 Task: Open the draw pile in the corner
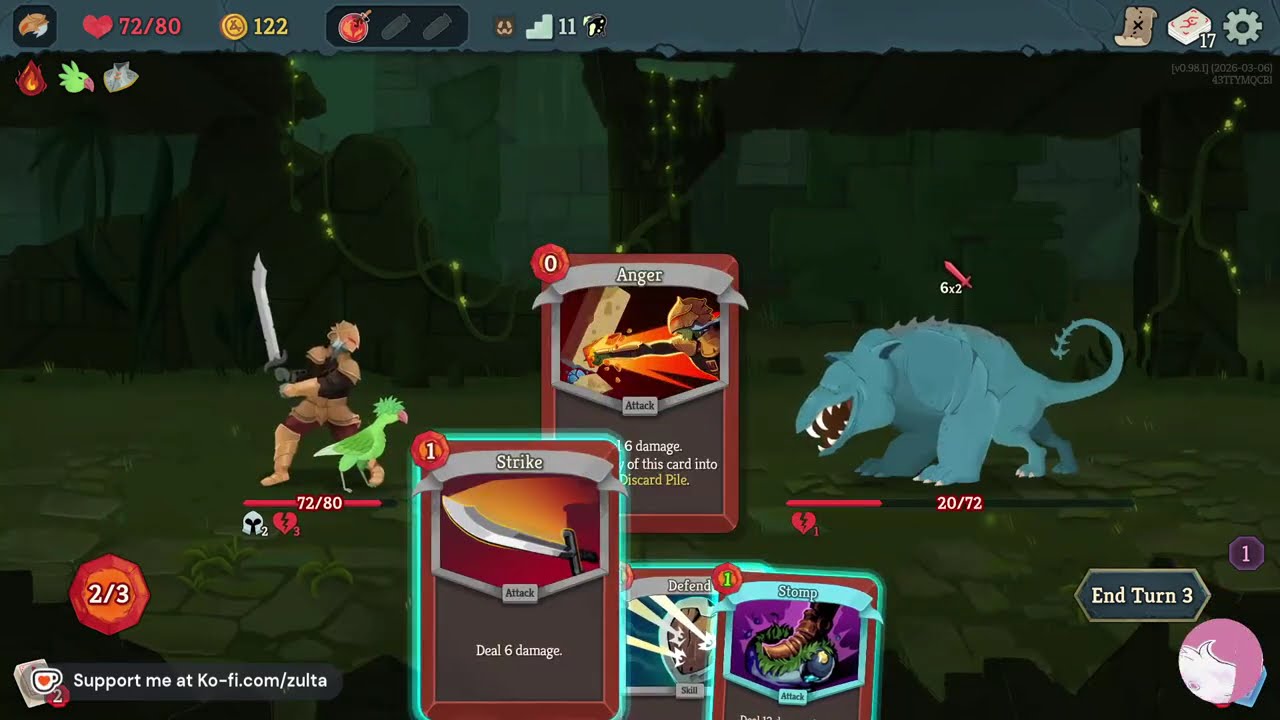[x=36, y=684]
